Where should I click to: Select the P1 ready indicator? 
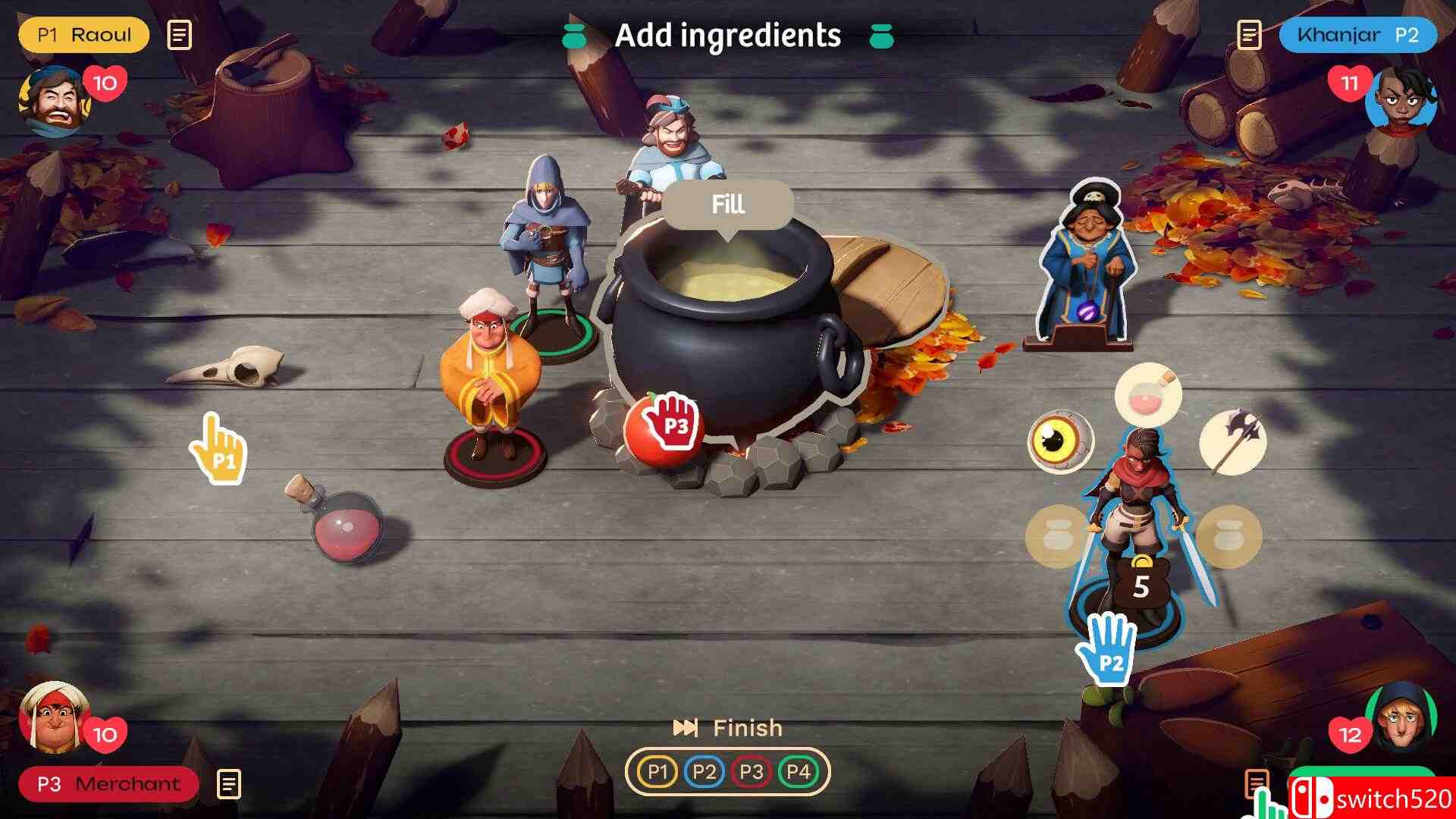[x=657, y=772]
